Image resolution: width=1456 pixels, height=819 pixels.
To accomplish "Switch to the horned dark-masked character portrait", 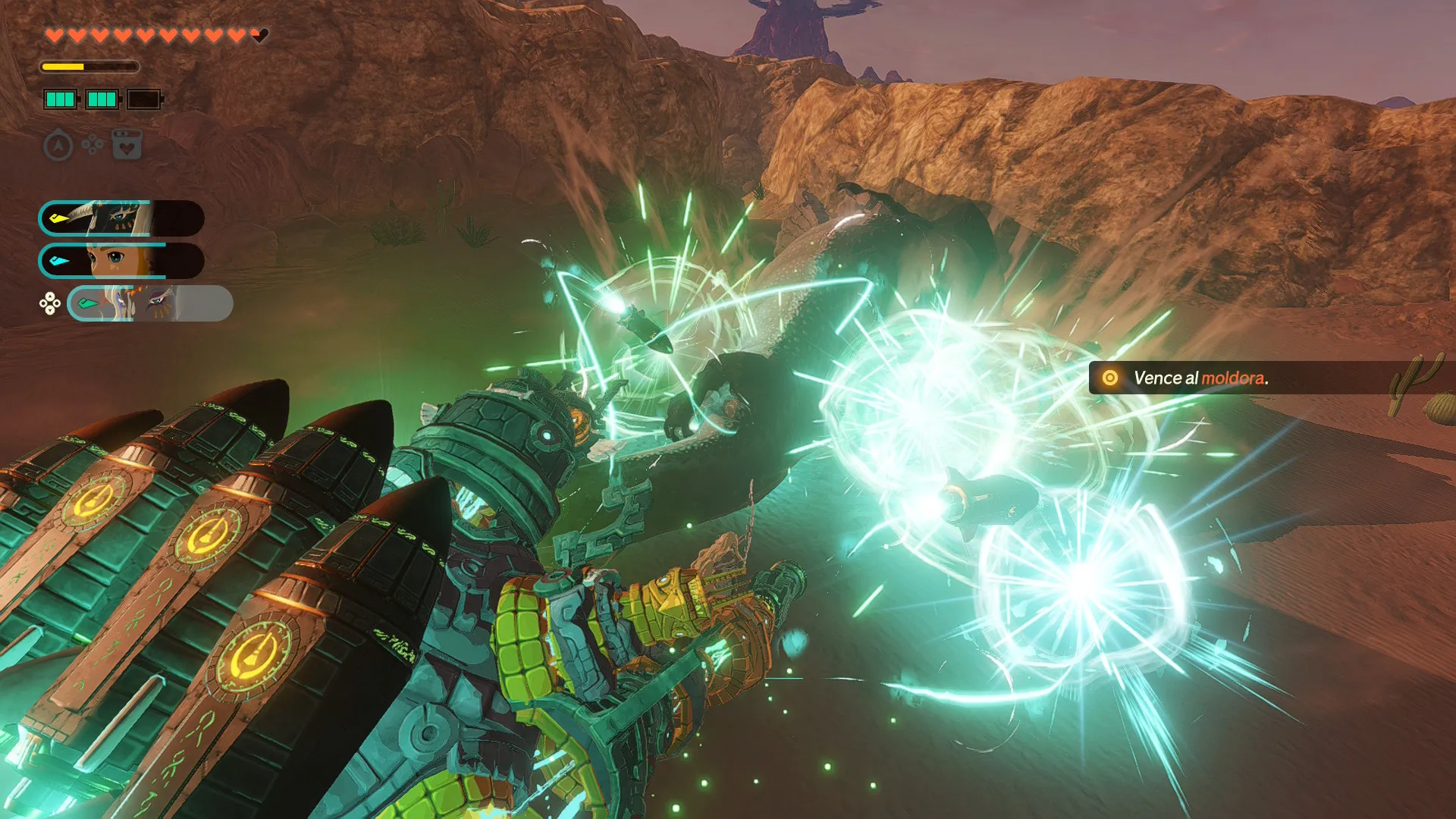I will pos(121,218).
